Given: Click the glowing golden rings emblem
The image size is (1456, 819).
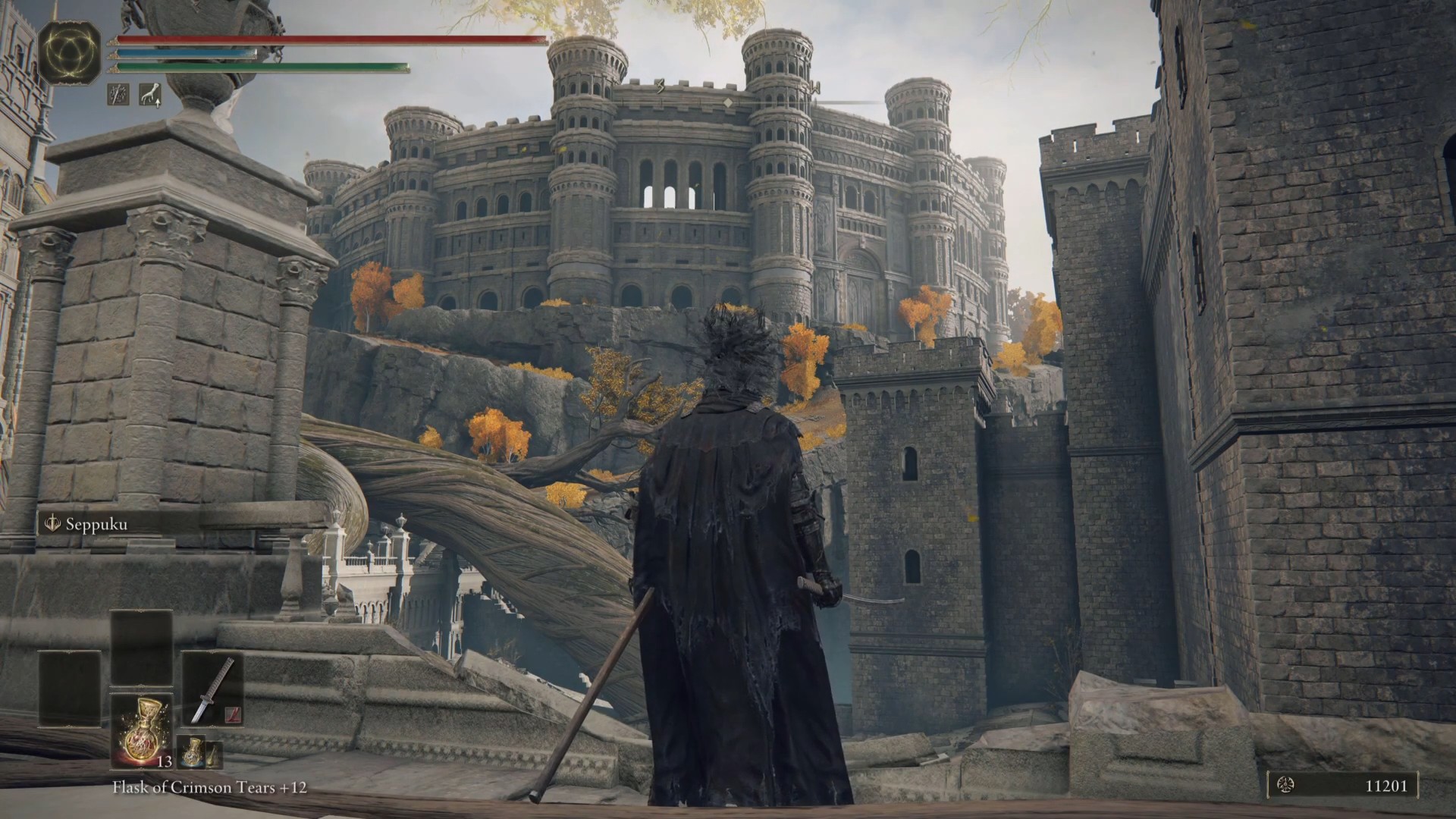Looking at the screenshot, I should [70, 52].
